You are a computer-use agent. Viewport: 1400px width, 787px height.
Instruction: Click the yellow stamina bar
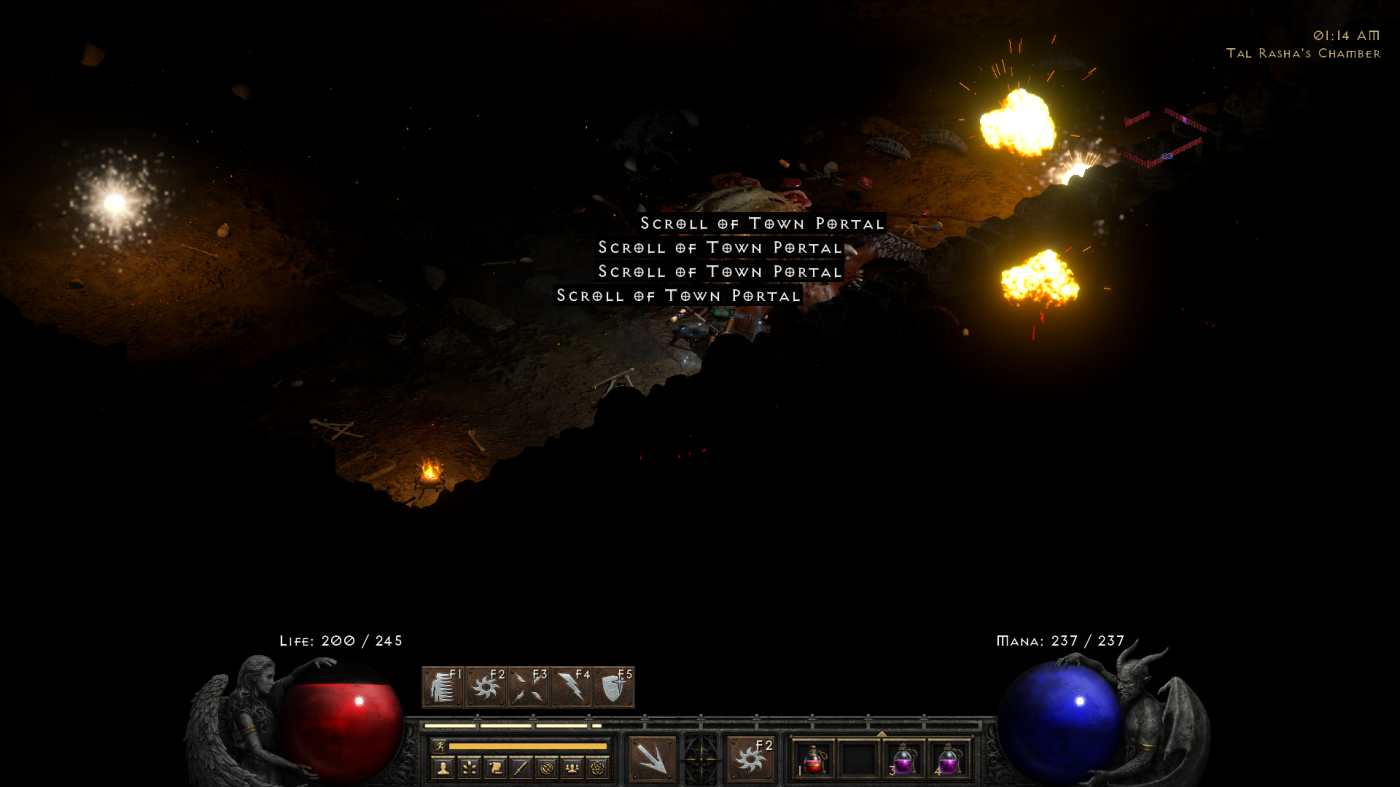pos(528,746)
